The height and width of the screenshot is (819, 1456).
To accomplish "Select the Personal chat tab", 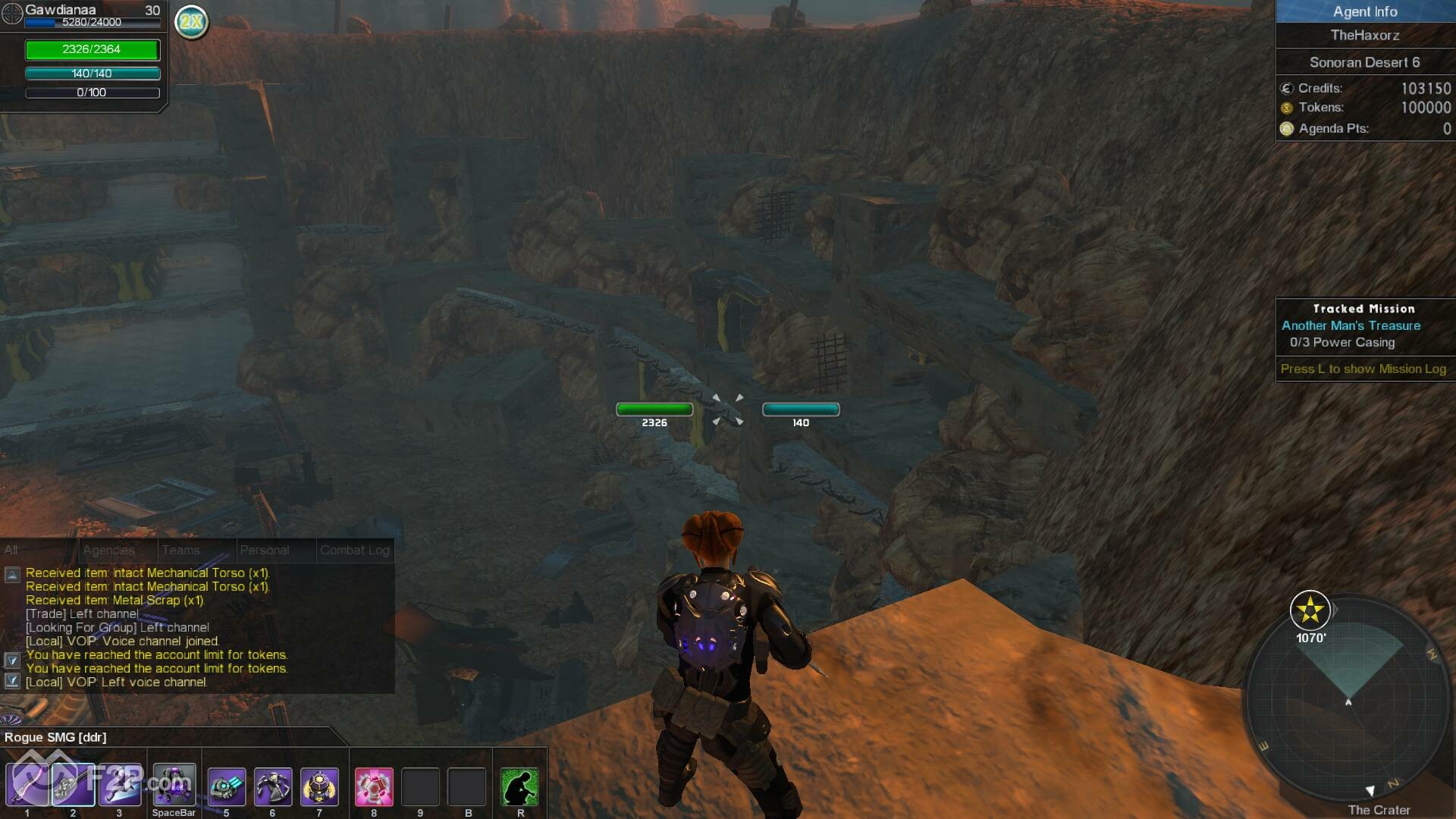I will (x=264, y=550).
